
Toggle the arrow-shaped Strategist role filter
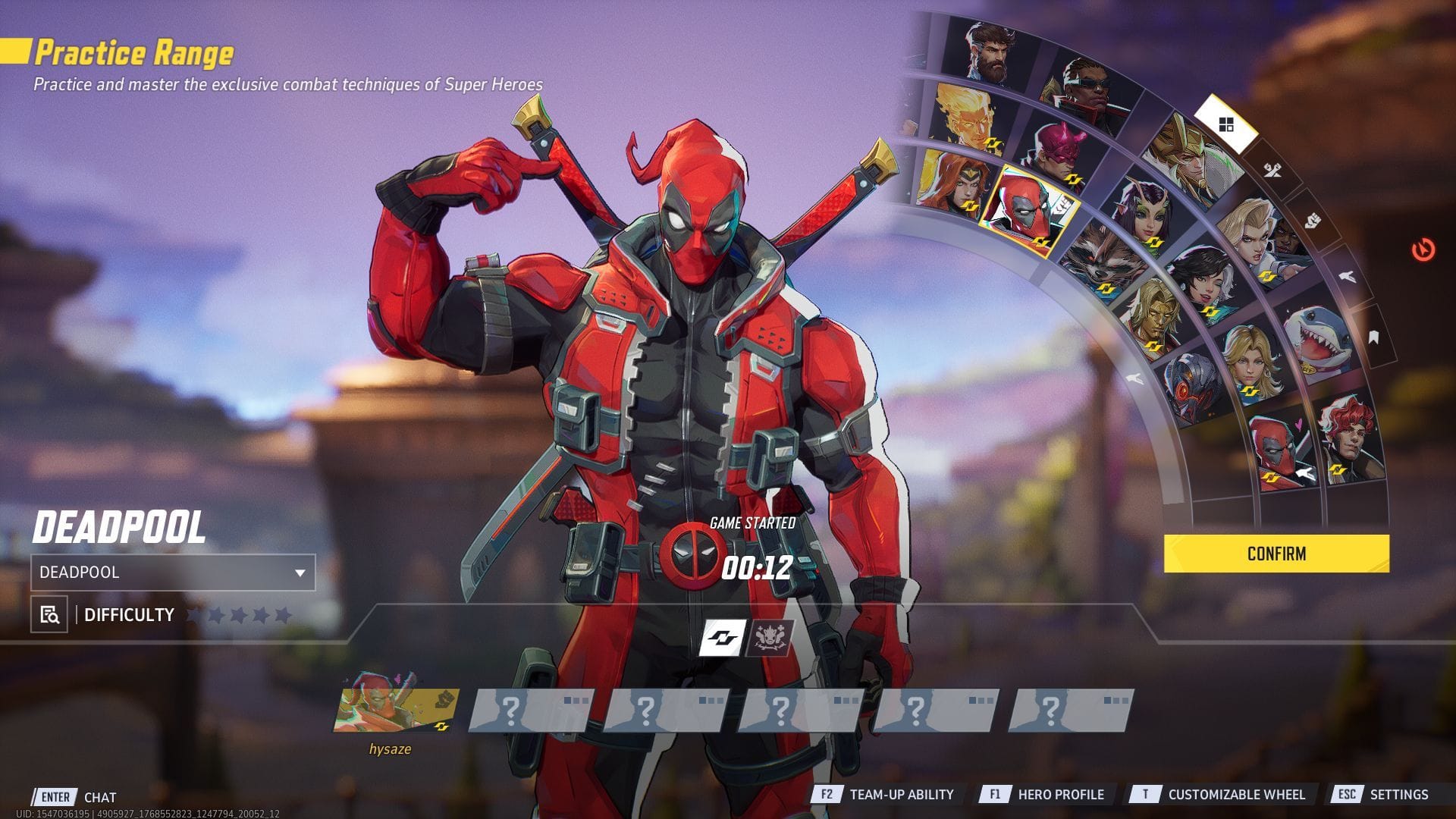1345,278
